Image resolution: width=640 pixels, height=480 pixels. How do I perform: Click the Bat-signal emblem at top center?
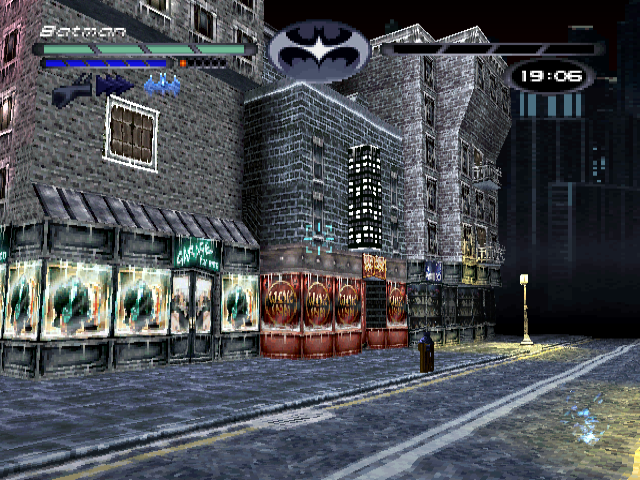(x=319, y=51)
